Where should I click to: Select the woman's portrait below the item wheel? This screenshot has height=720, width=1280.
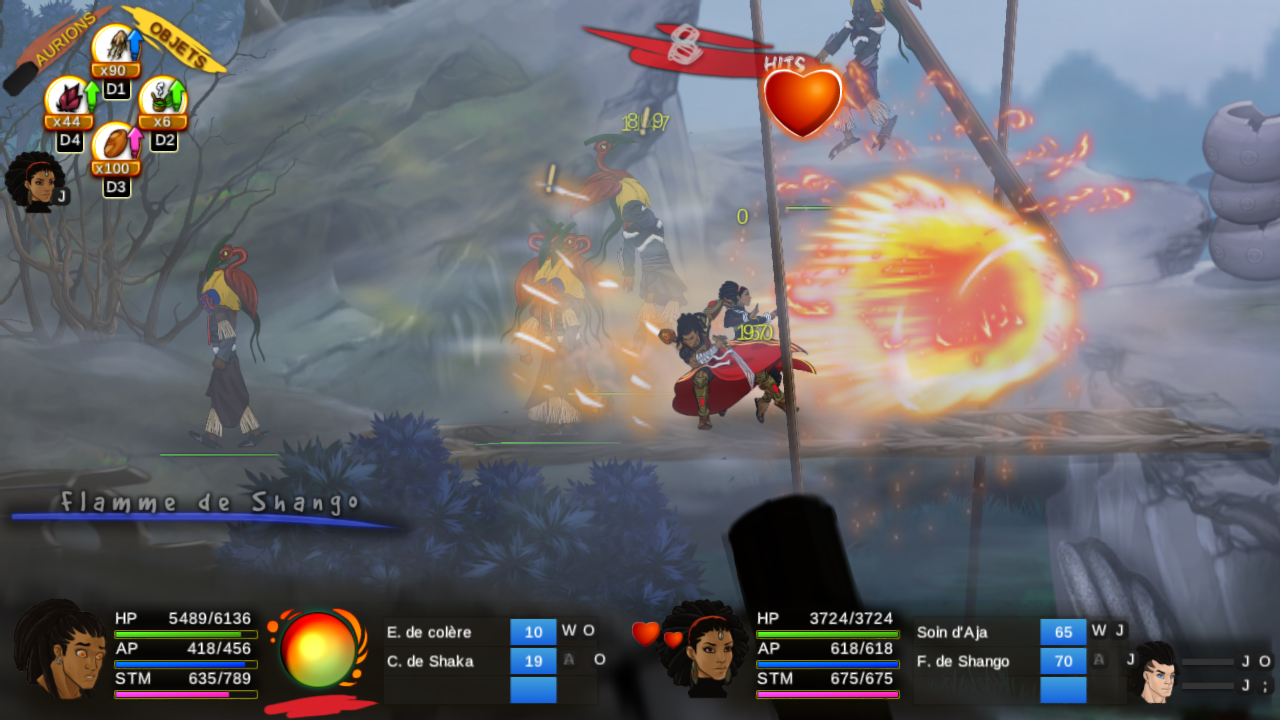point(34,182)
